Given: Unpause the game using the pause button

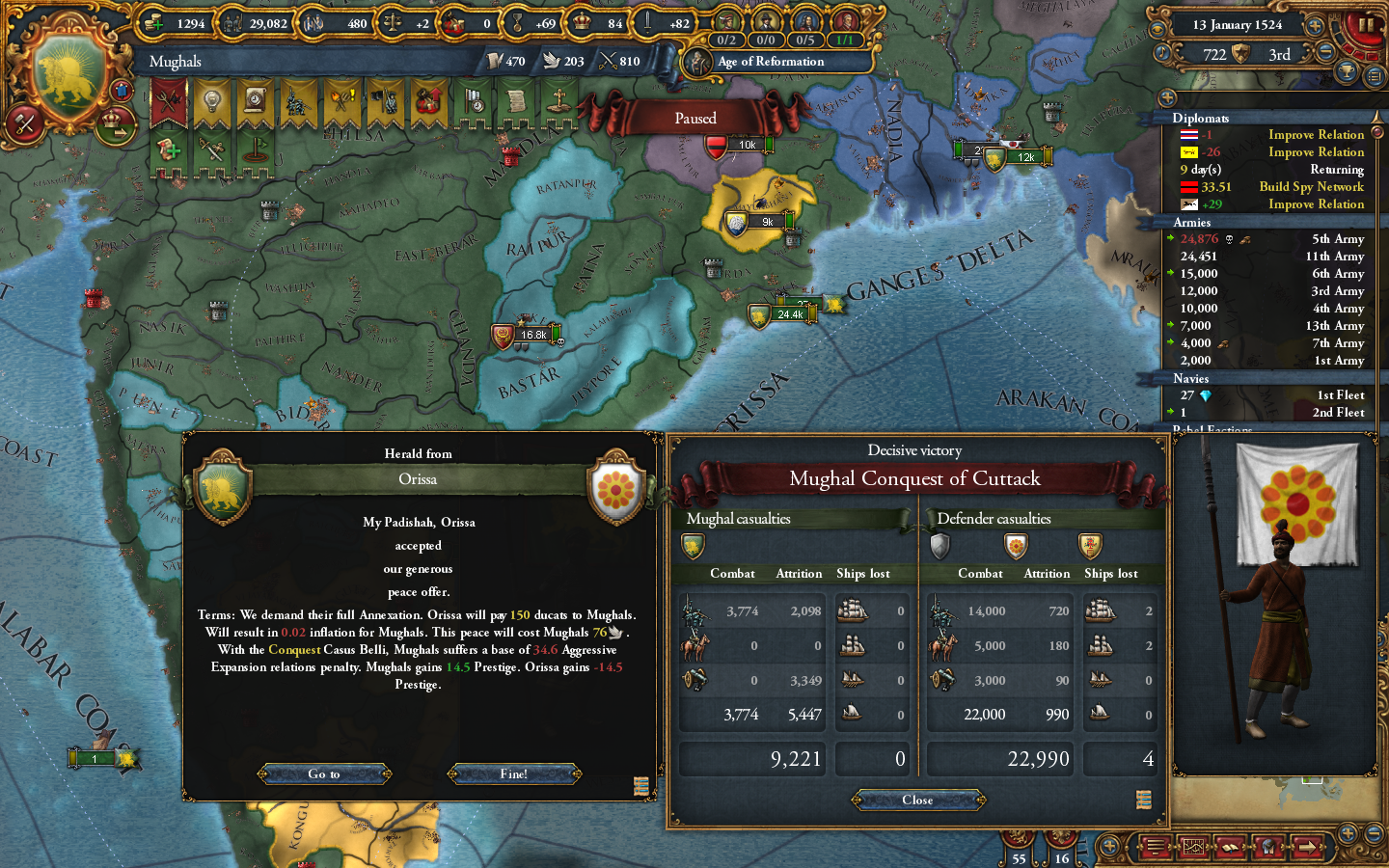Looking at the screenshot, I should [1367, 25].
